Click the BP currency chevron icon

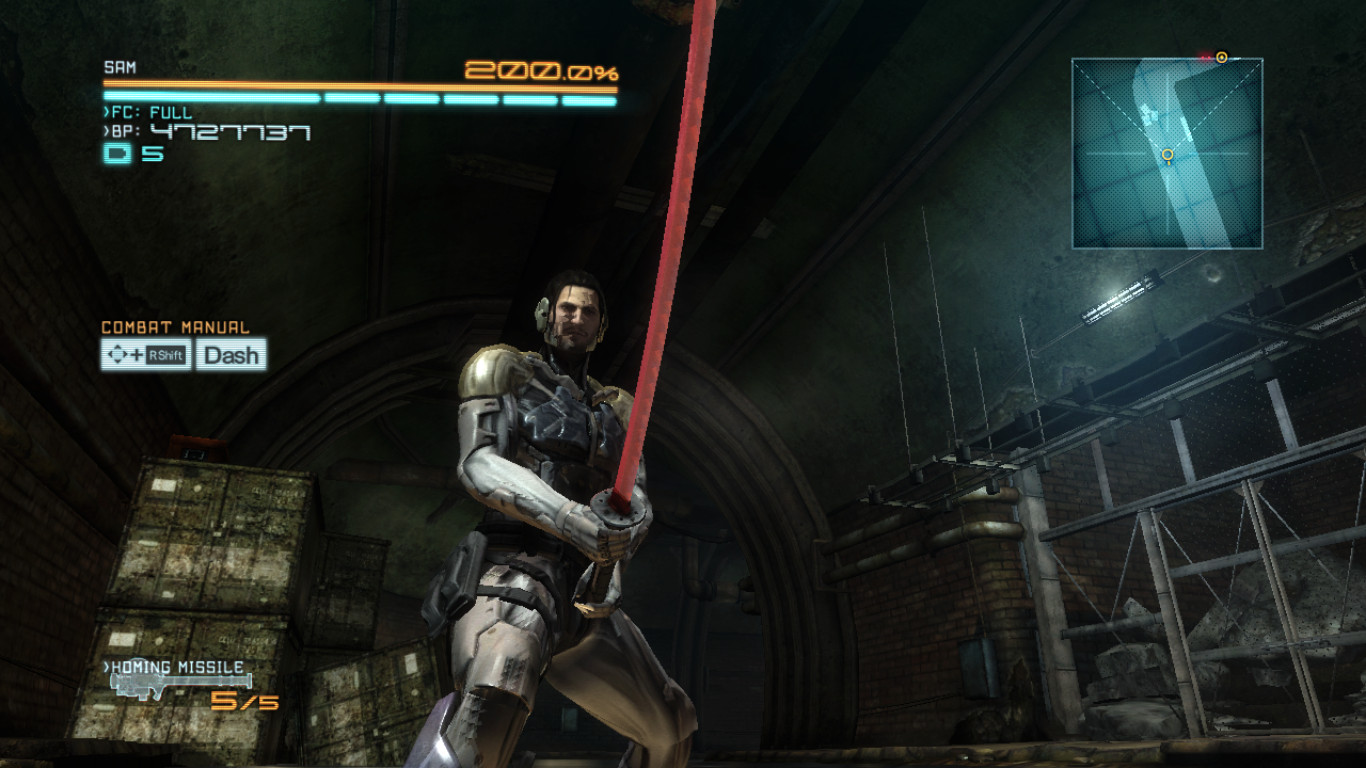[108, 129]
